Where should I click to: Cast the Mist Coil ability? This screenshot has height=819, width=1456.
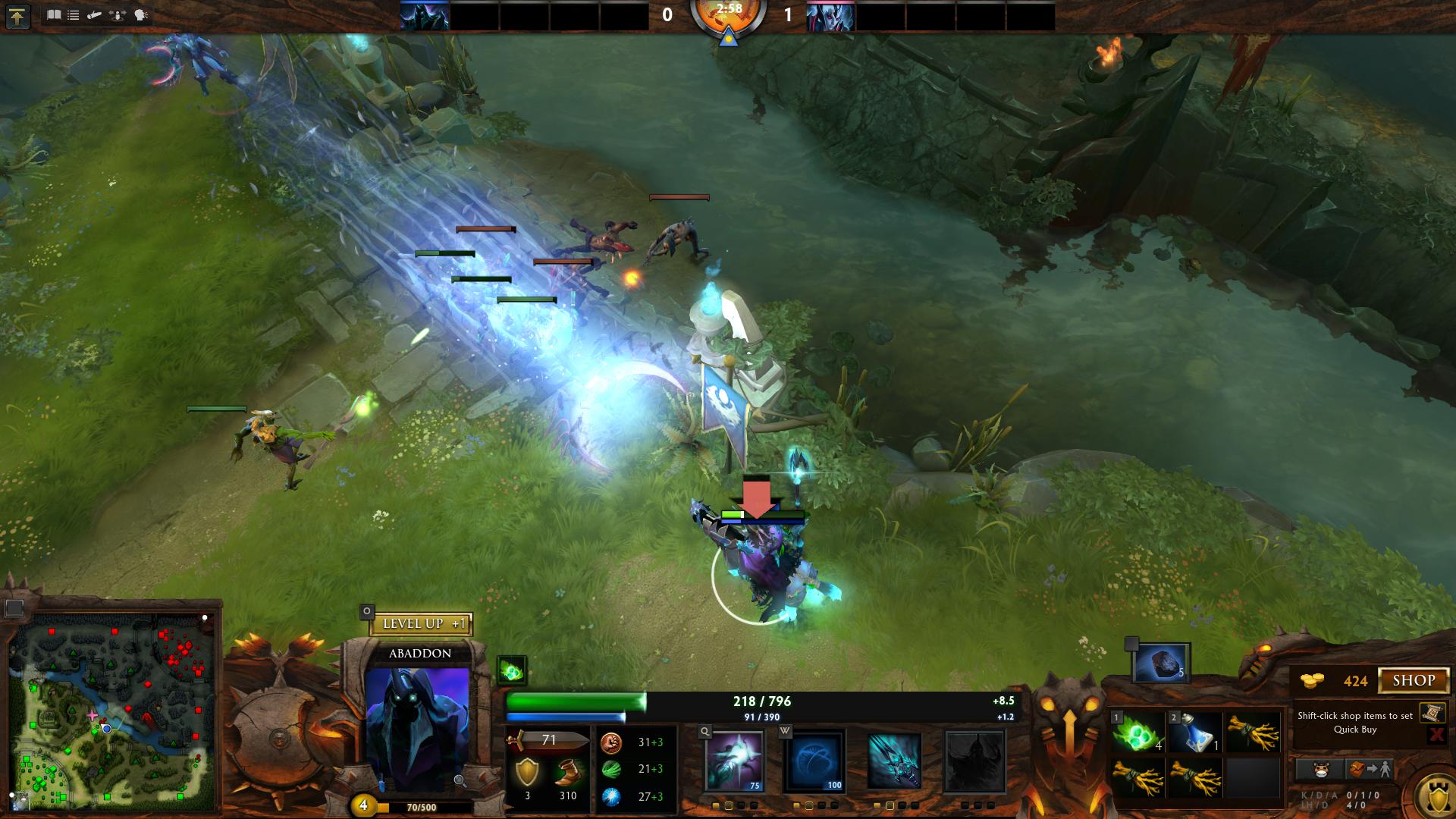coord(734,761)
